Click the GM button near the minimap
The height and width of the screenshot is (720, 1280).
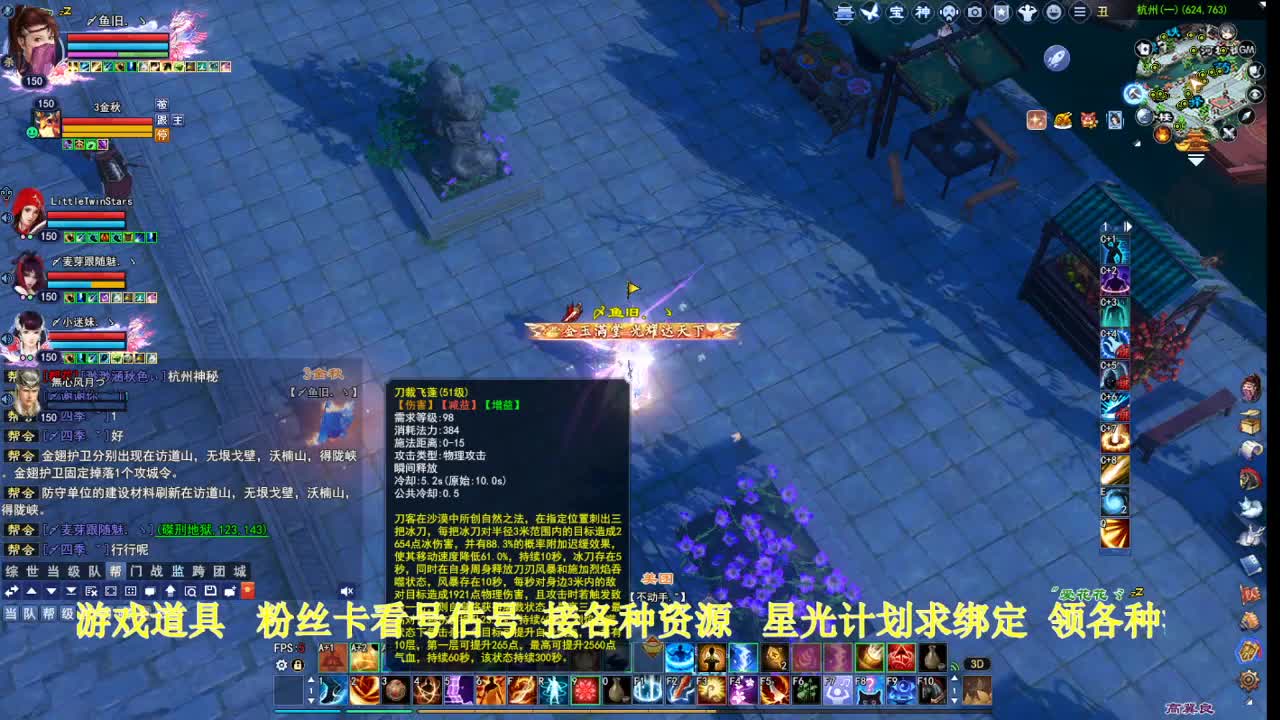tap(1246, 50)
